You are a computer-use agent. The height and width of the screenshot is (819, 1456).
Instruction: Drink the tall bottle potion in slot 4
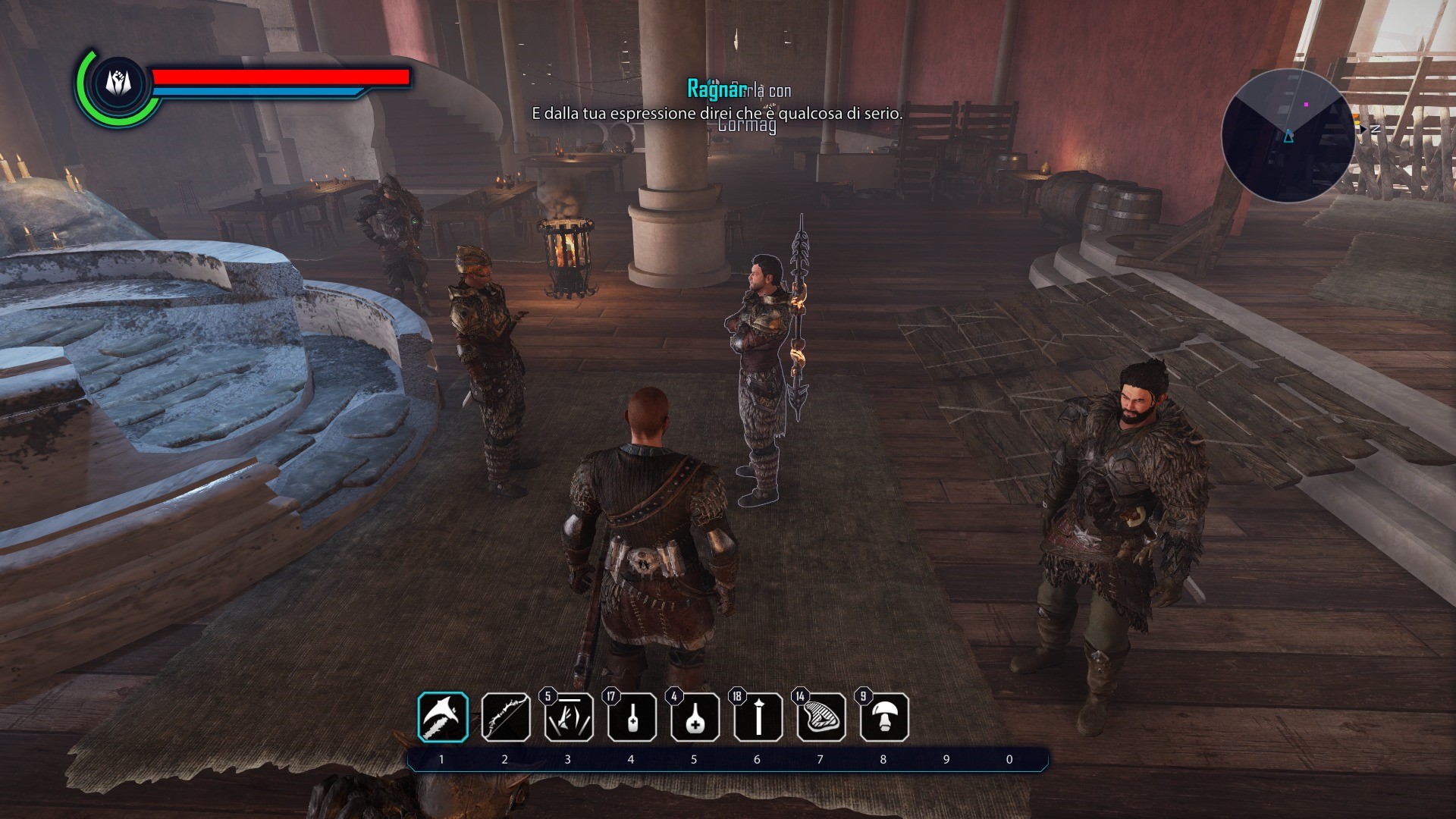pyautogui.click(x=632, y=717)
